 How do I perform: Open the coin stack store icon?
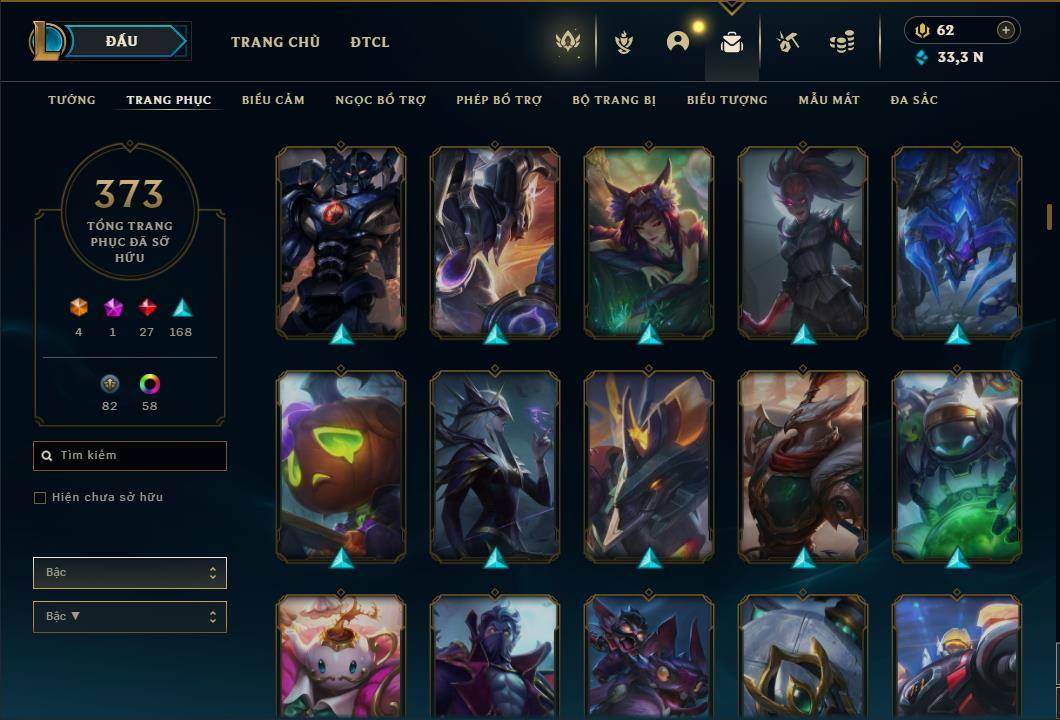842,42
